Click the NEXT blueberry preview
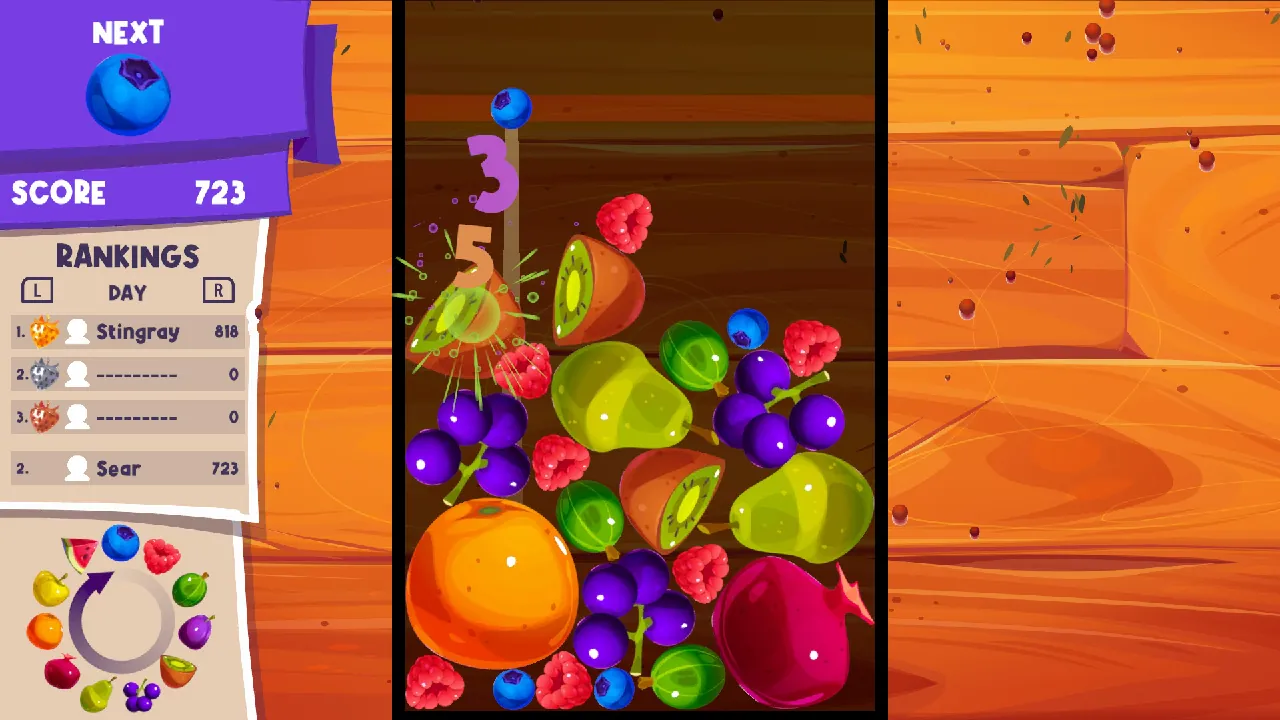 click(127, 95)
